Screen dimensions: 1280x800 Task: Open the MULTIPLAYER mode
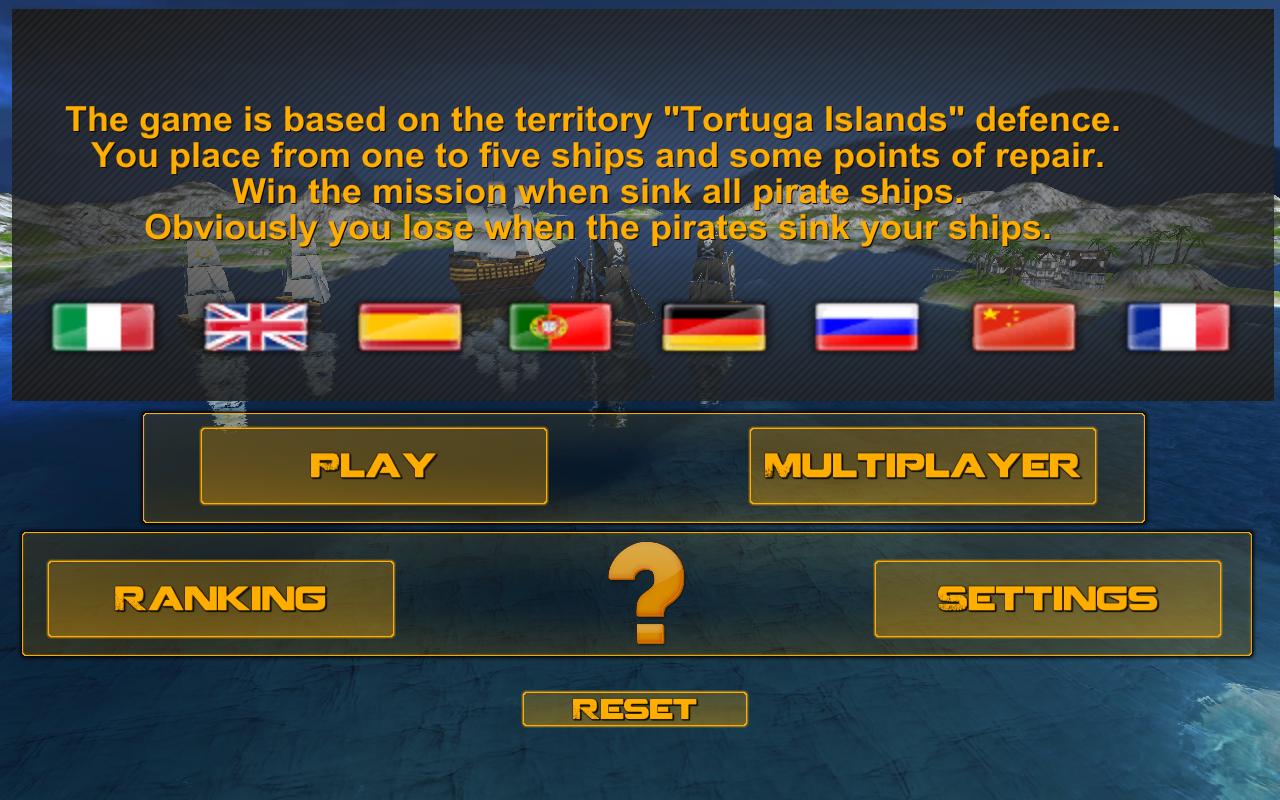[x=922, y=466]
